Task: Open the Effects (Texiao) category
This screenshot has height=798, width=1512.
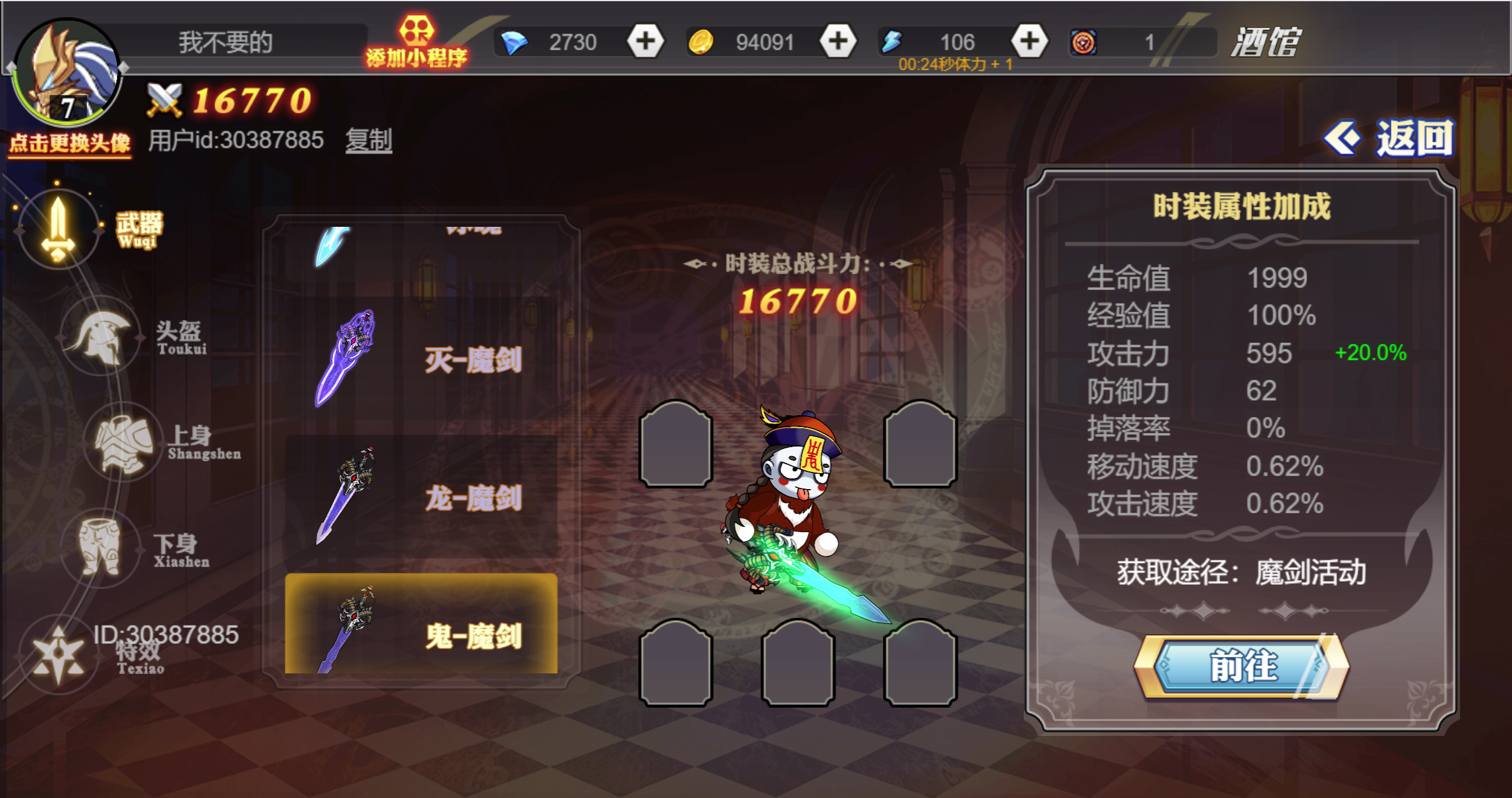Action: [x=58, y=656]
